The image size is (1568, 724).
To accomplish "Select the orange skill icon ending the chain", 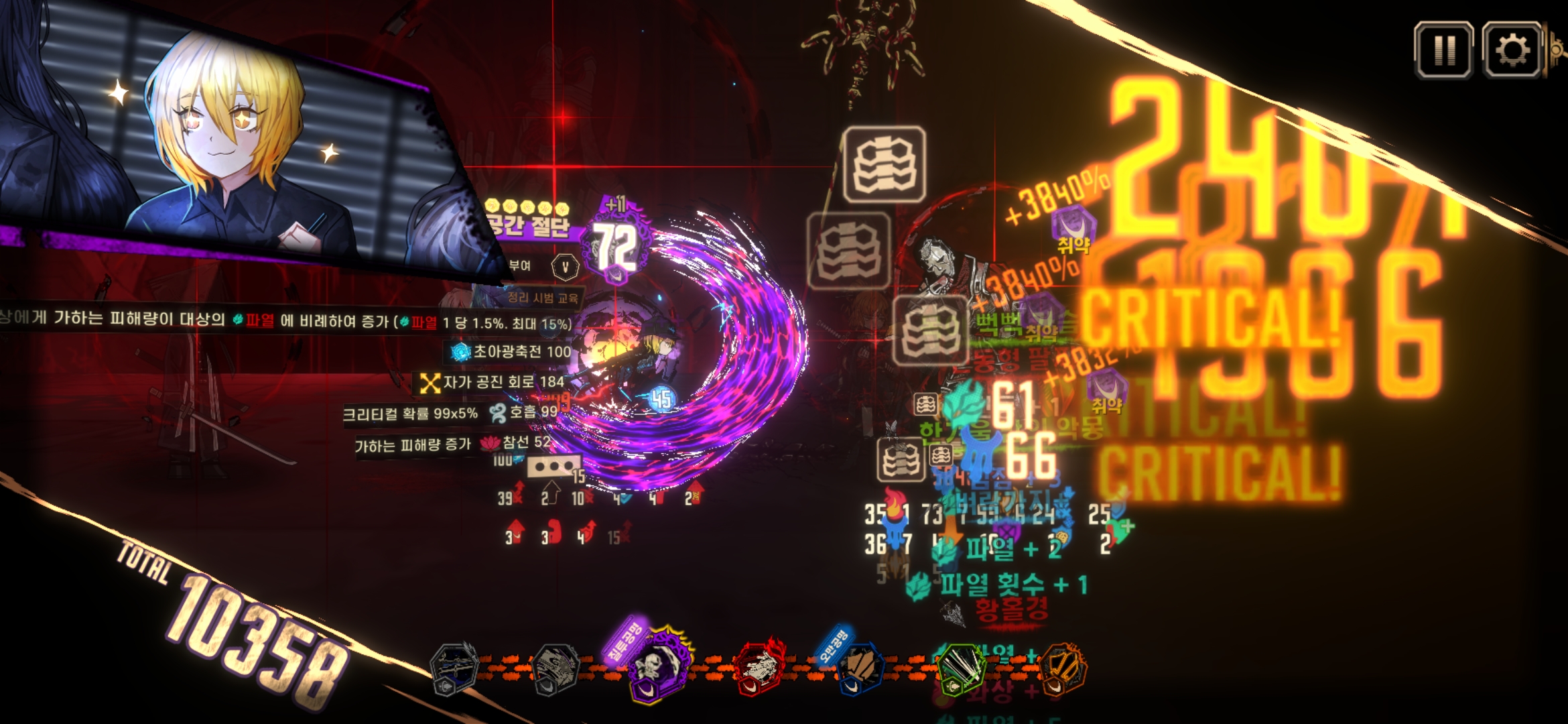I will coord(1063,668).
